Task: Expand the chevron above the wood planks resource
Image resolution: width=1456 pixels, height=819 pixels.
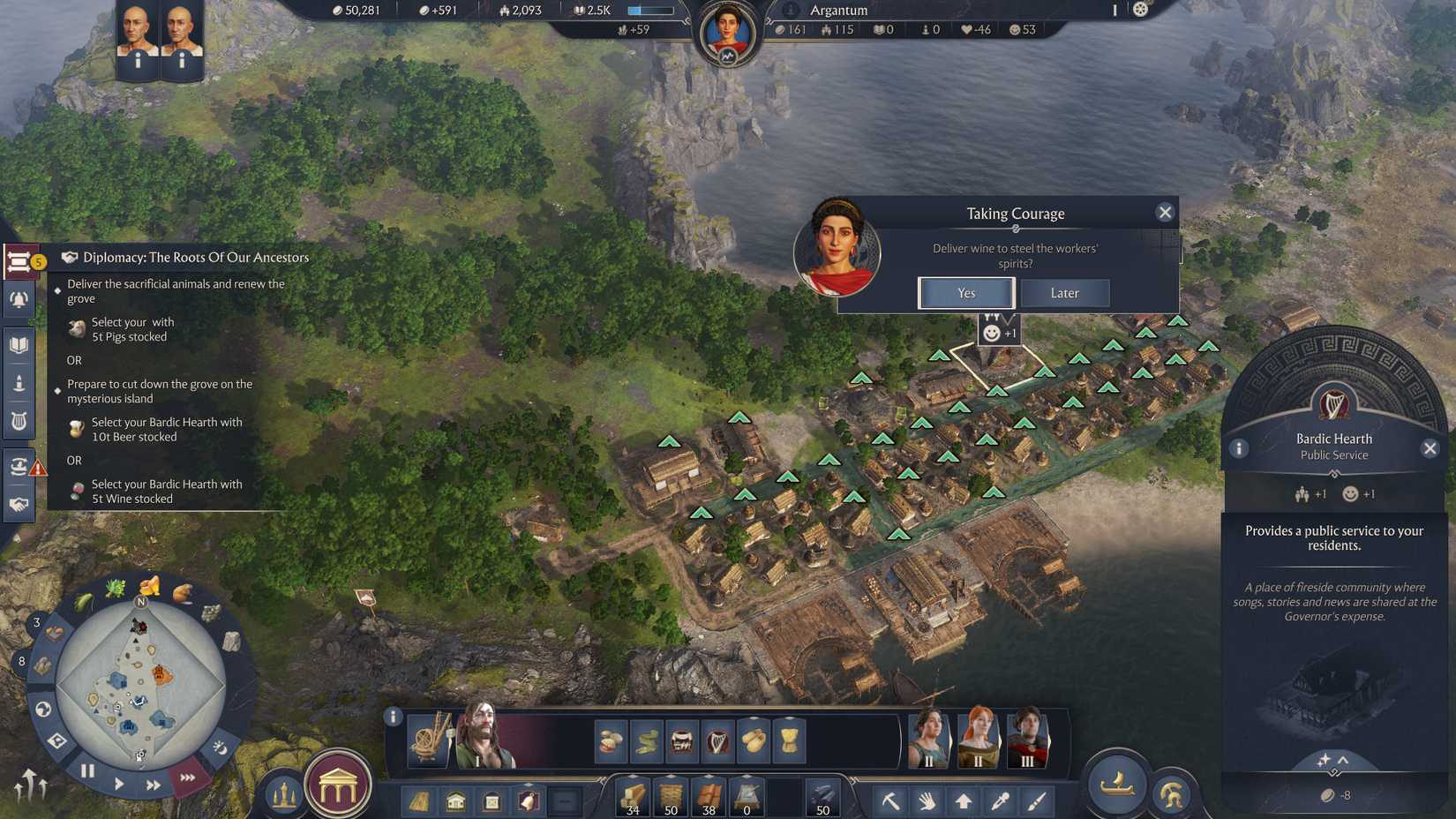Action: [x=632, y=775]
